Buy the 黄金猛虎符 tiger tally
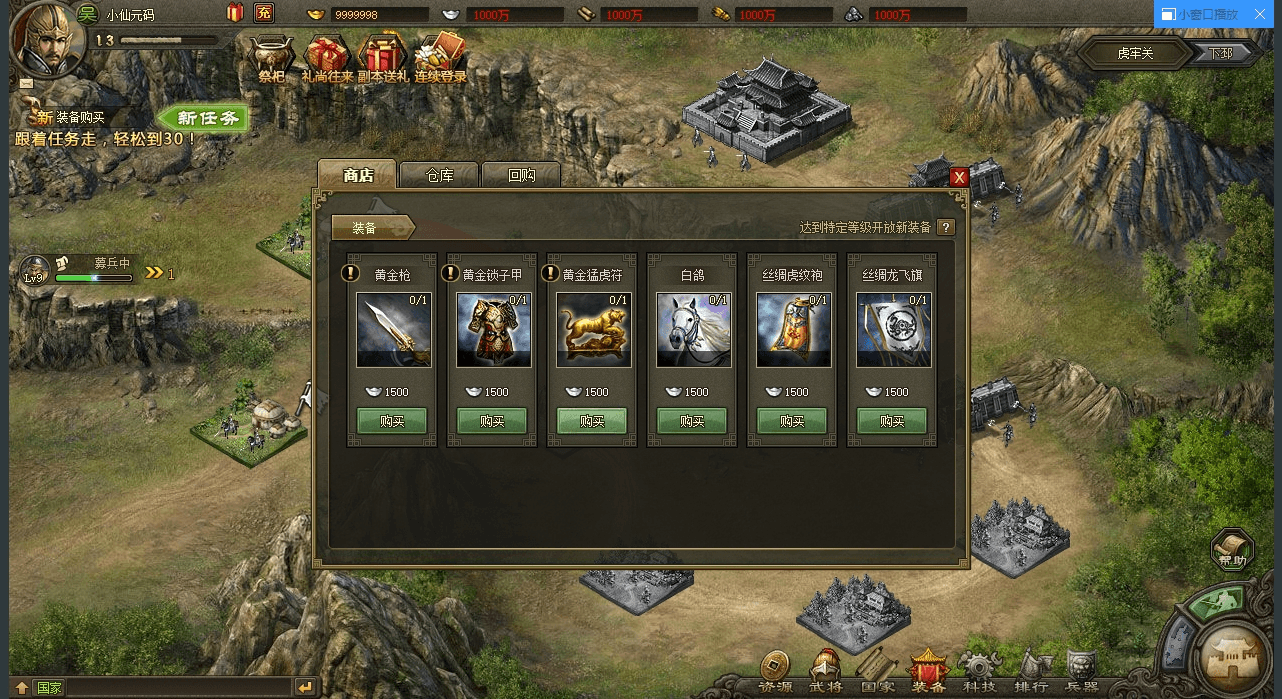Viewport: 1282px width, 699px height. point(592,421)
